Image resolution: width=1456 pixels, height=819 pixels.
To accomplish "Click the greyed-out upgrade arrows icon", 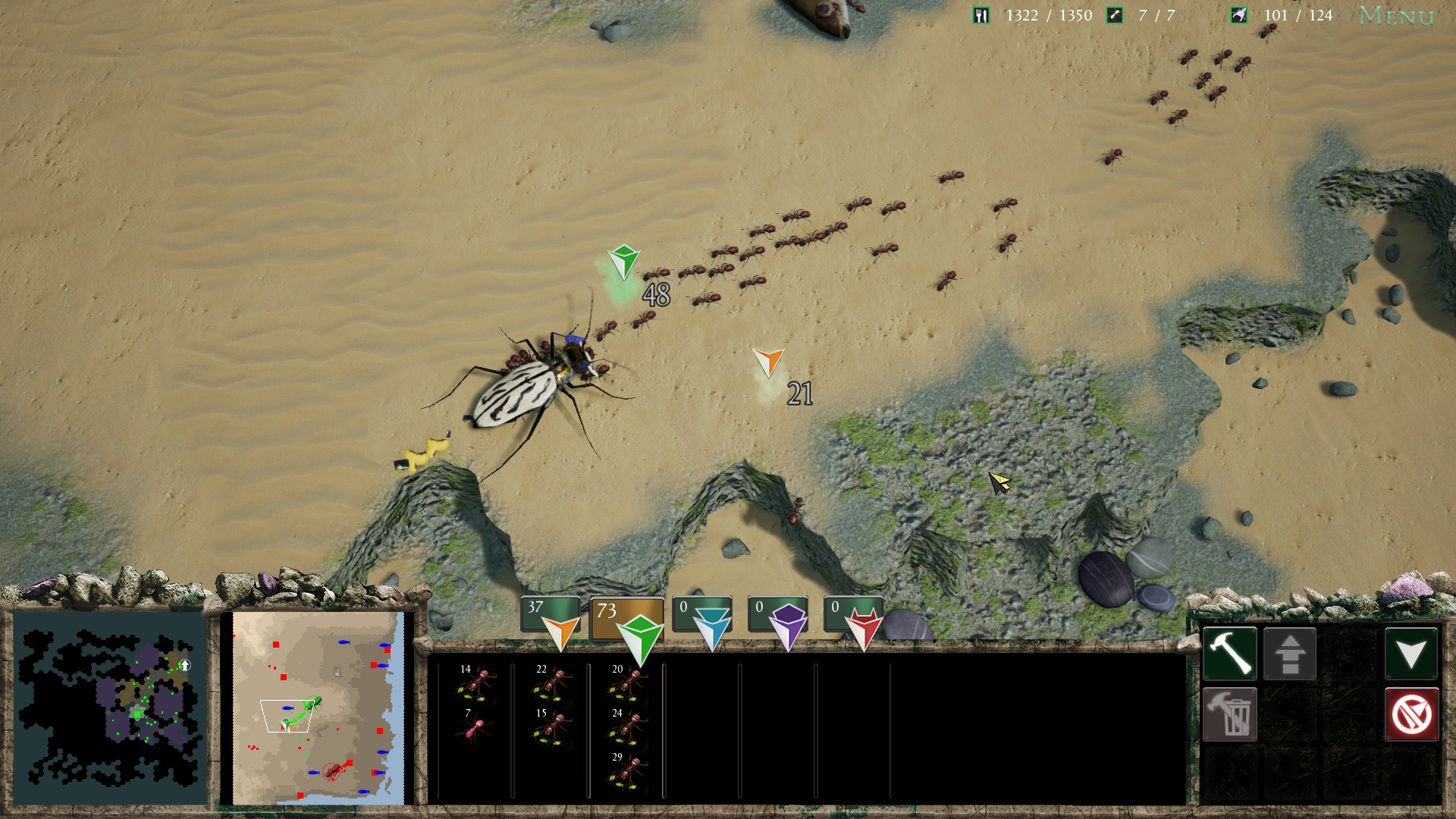I will click(x=1291, y=654).
